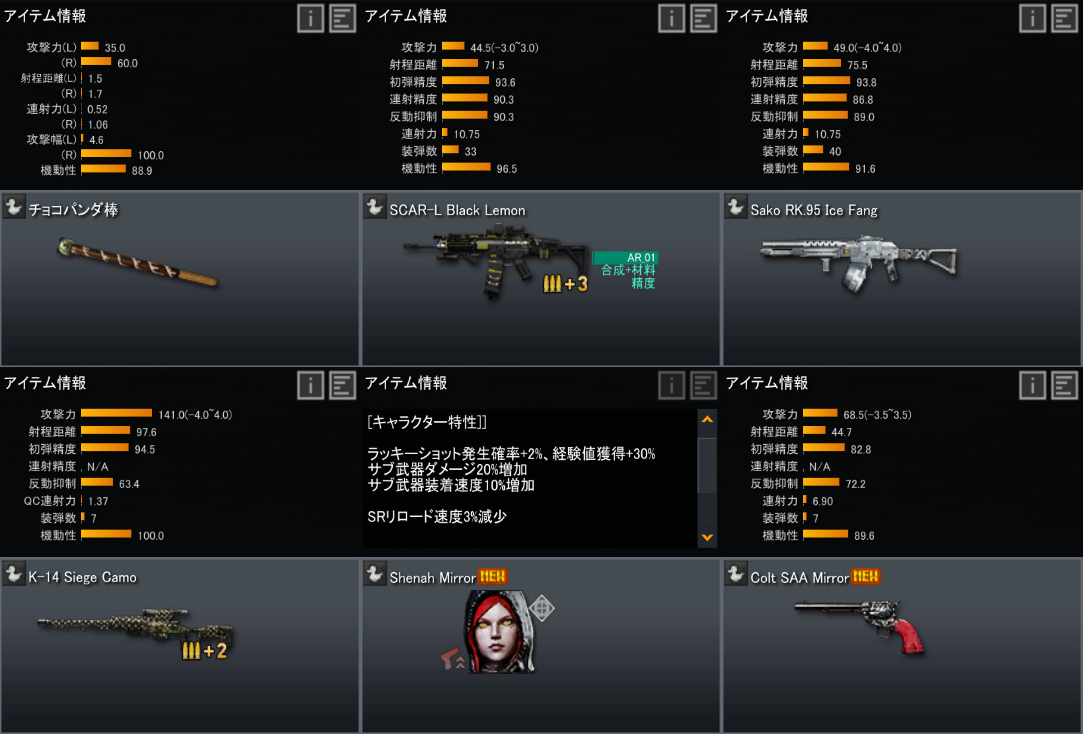
Task: Click the duck icon beside Sako RK.95 Ice Fang
Action: pyautogui.click(x=736, y=207)
